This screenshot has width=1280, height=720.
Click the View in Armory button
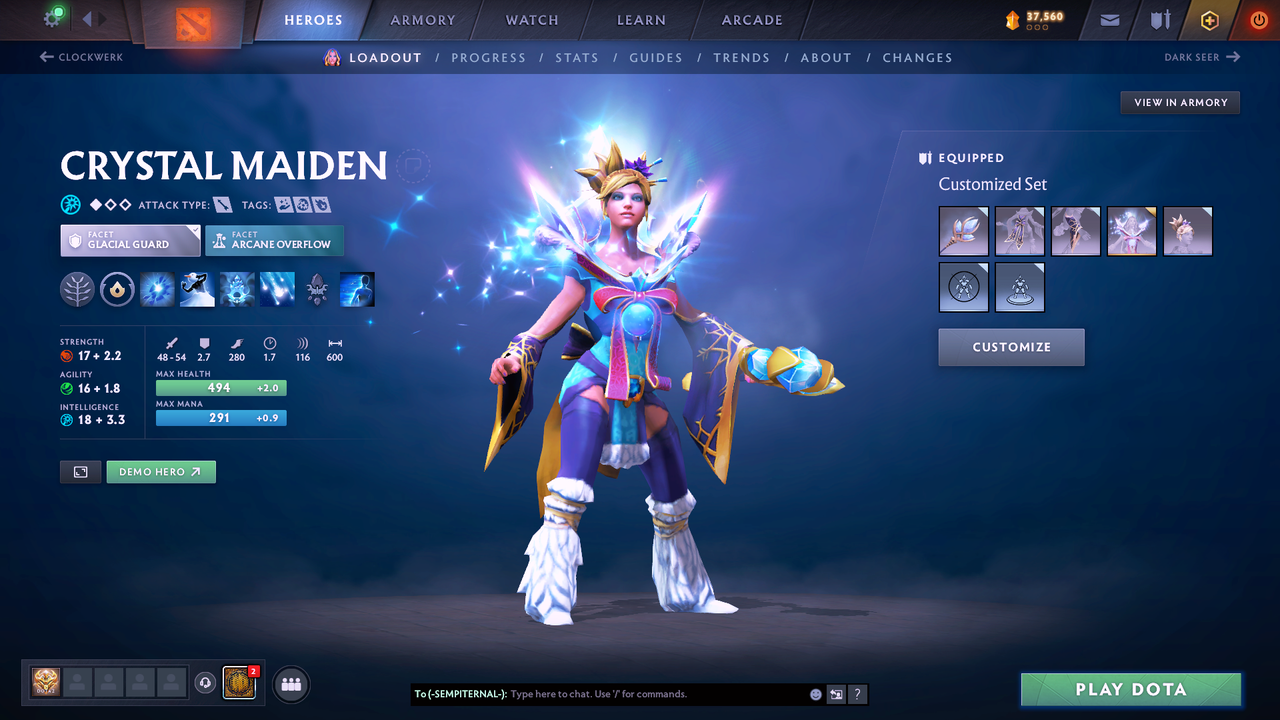1180,102
